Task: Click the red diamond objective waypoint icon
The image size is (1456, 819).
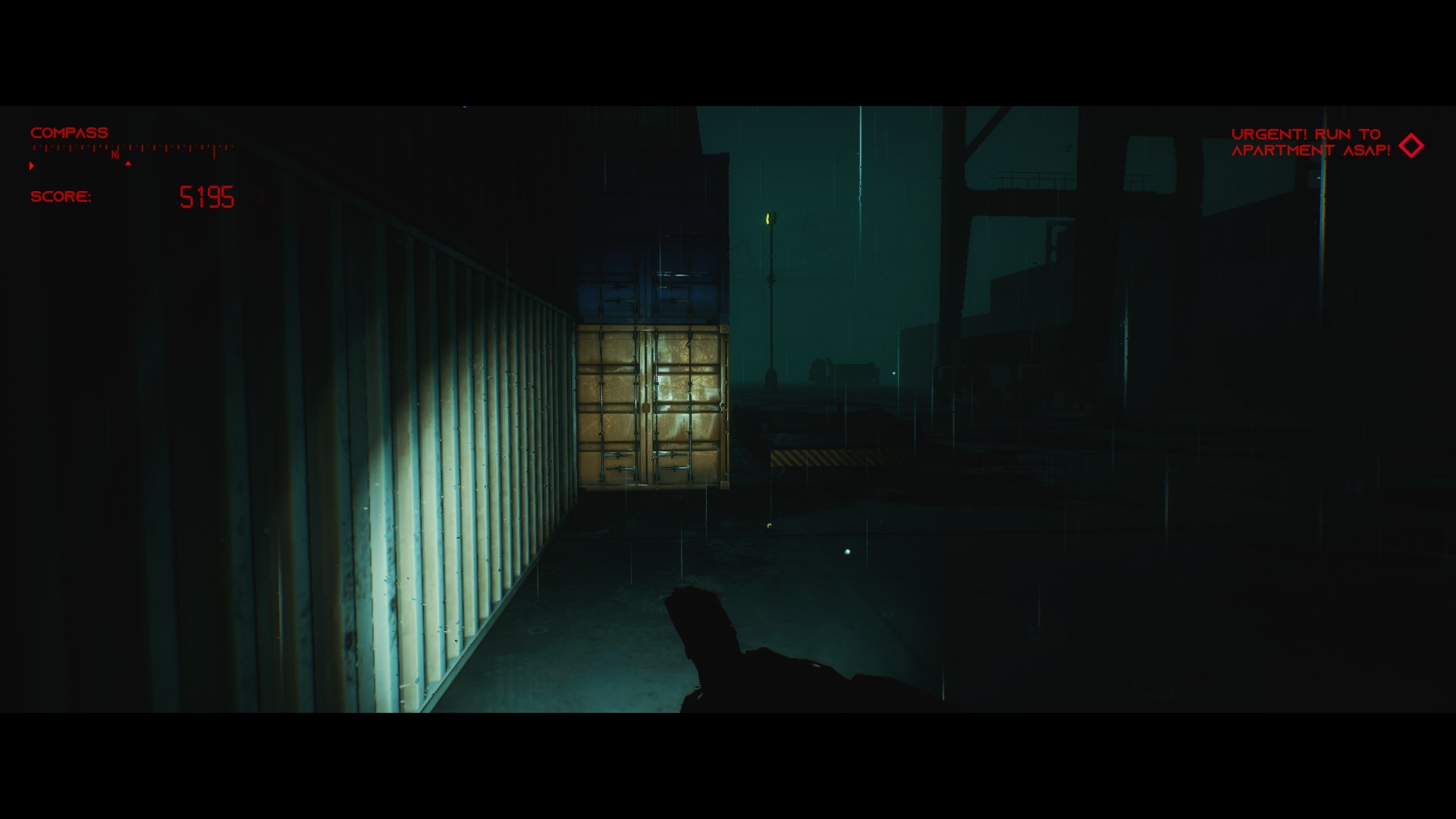Action: pyautogui.click(x=1412, y=144)
